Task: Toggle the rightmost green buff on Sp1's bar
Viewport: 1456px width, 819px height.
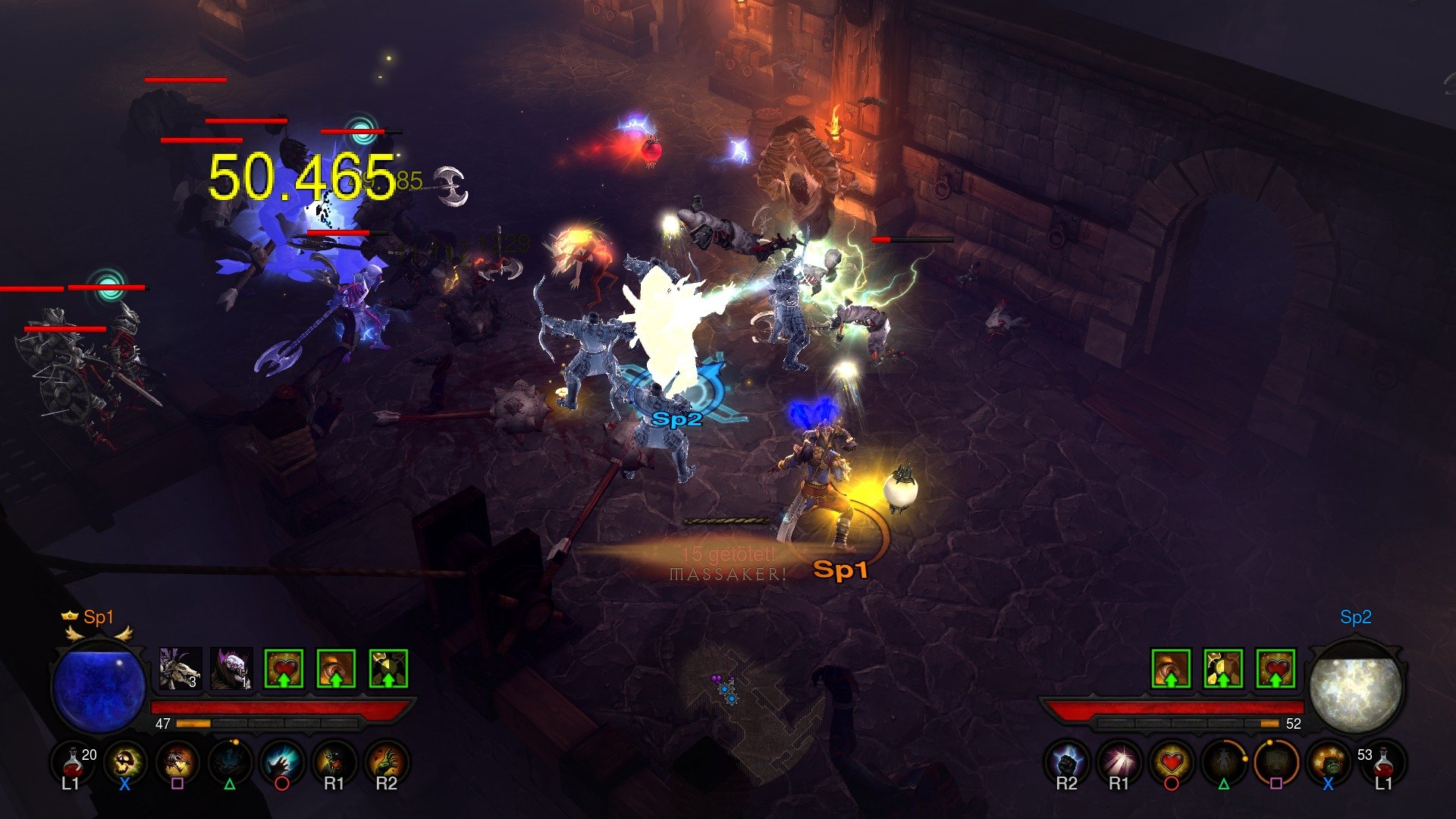Action: 388,668
